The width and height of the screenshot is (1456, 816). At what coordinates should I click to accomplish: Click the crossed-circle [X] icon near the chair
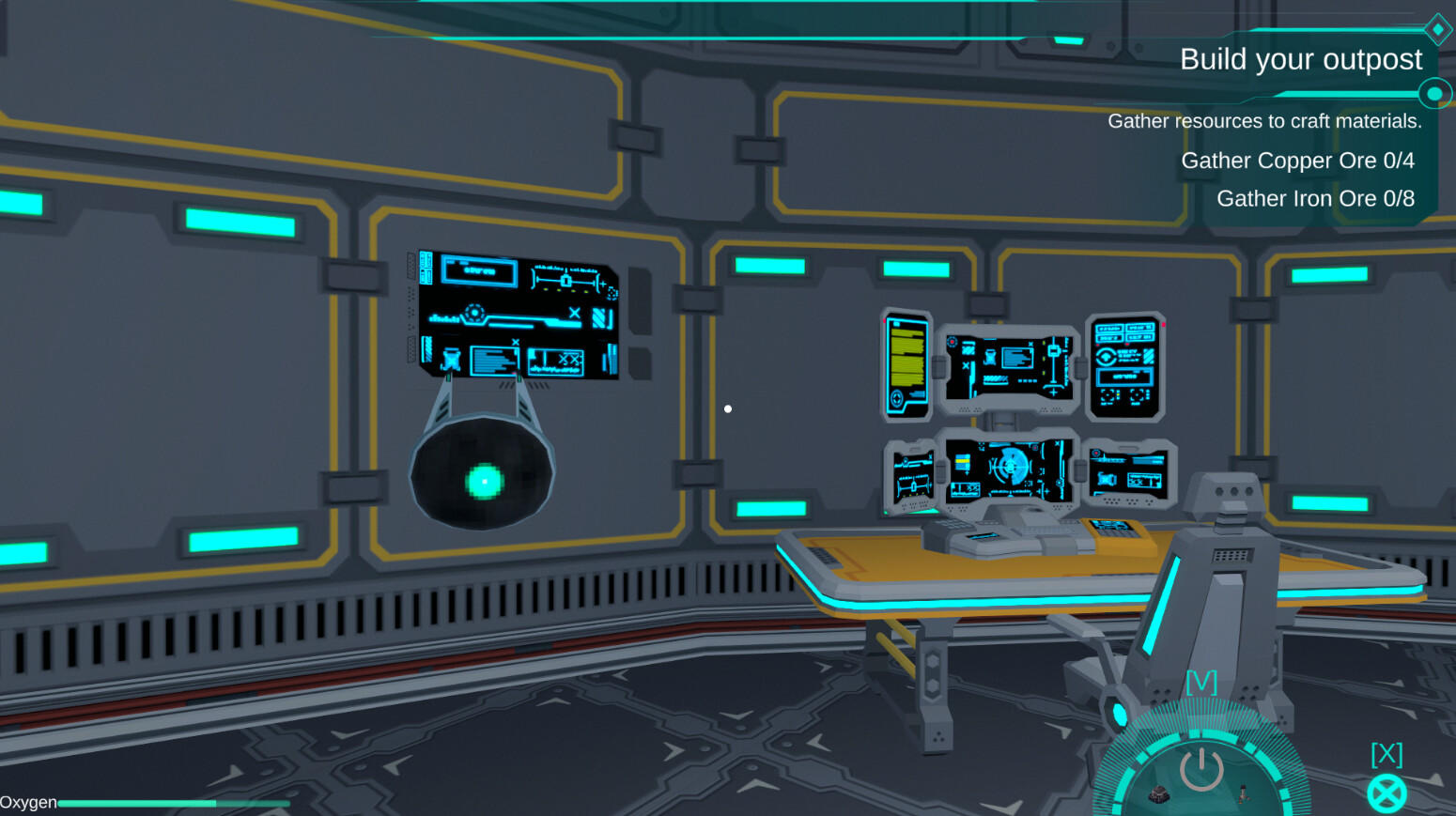coord(1386,792)
